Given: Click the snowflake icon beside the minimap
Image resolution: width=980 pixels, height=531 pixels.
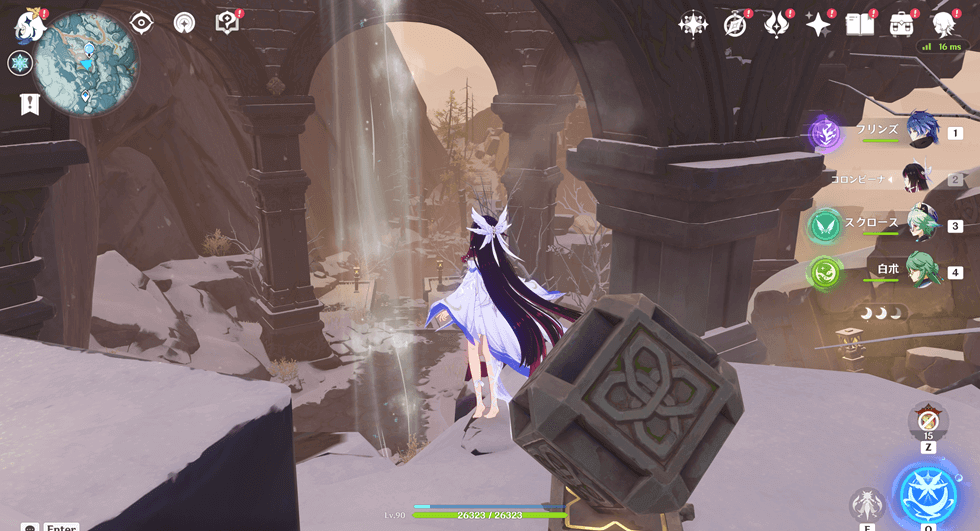Looking at the screenshot, I should (19, 64).
